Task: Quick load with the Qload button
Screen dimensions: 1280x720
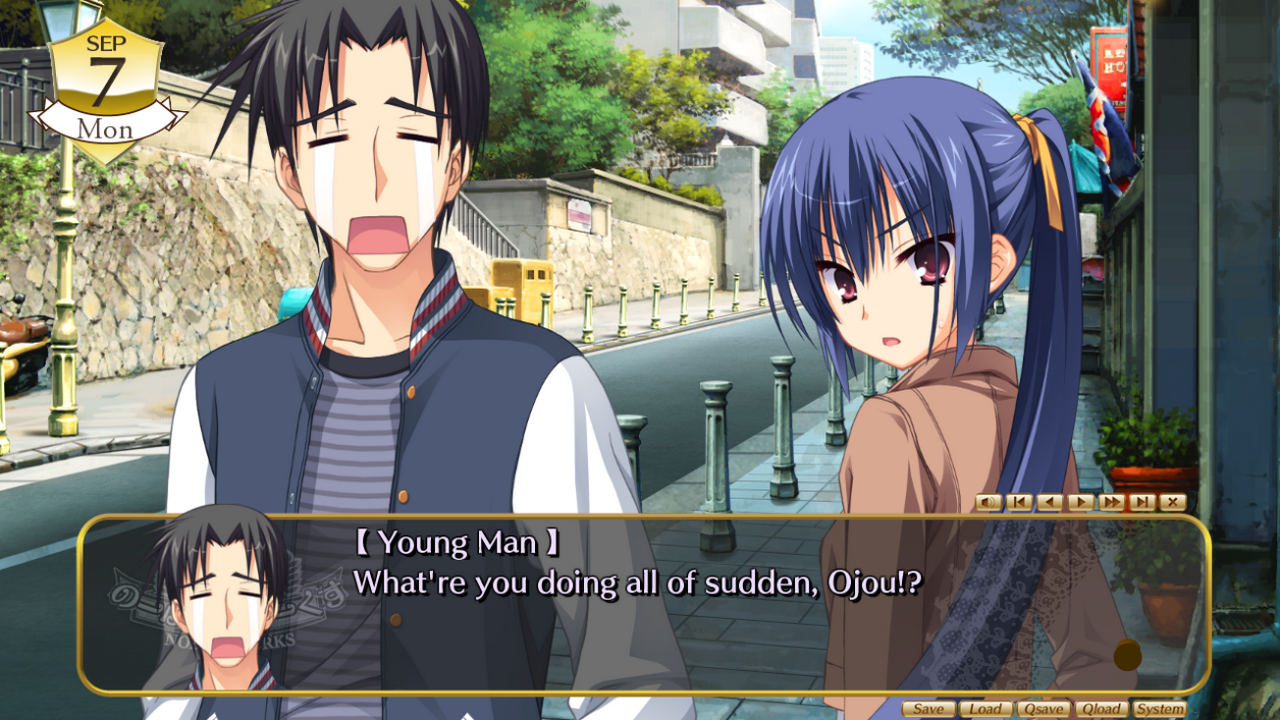Action: click(1100, 709)
